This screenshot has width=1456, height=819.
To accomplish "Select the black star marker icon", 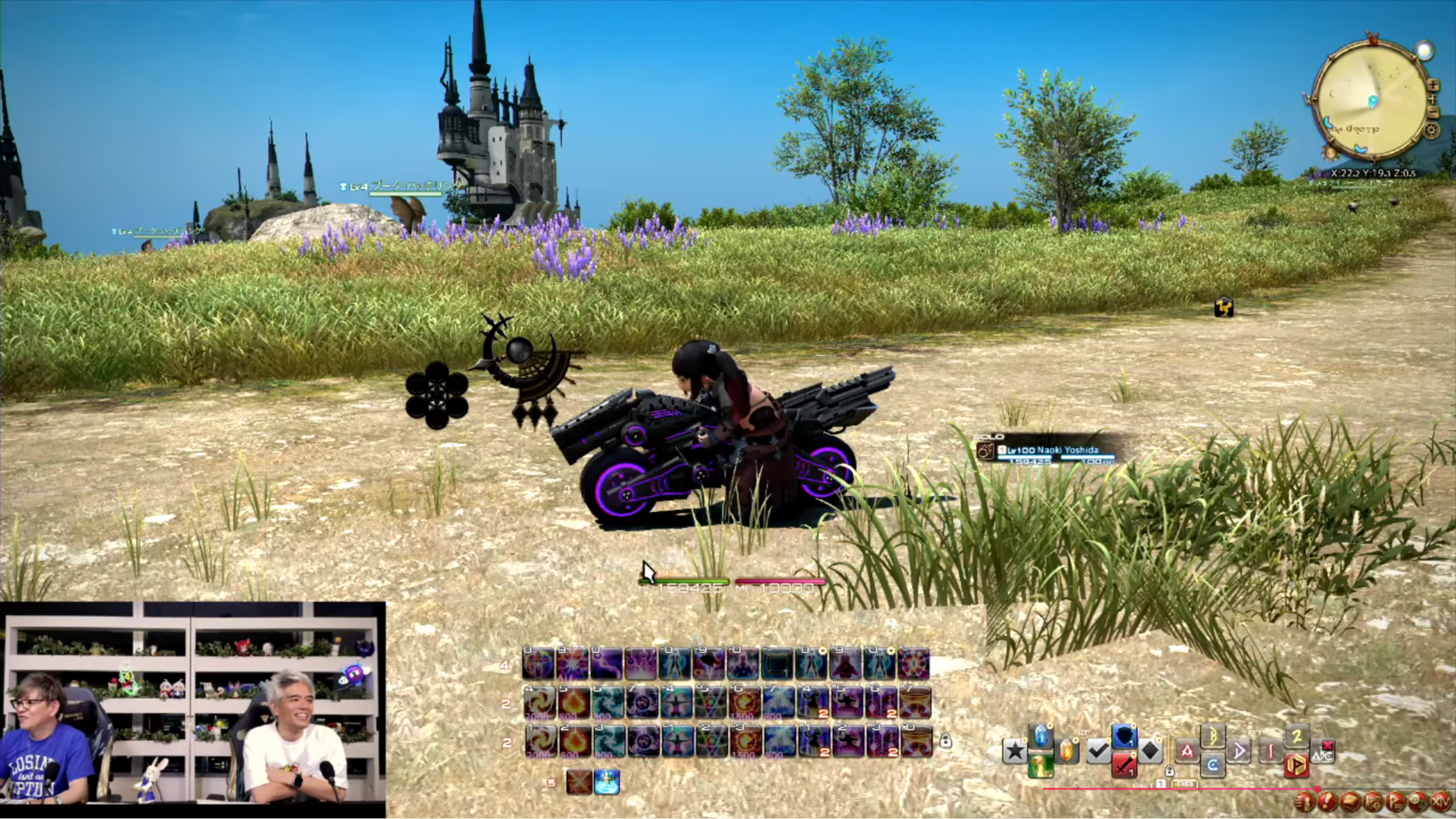I will coord(1015,751).
